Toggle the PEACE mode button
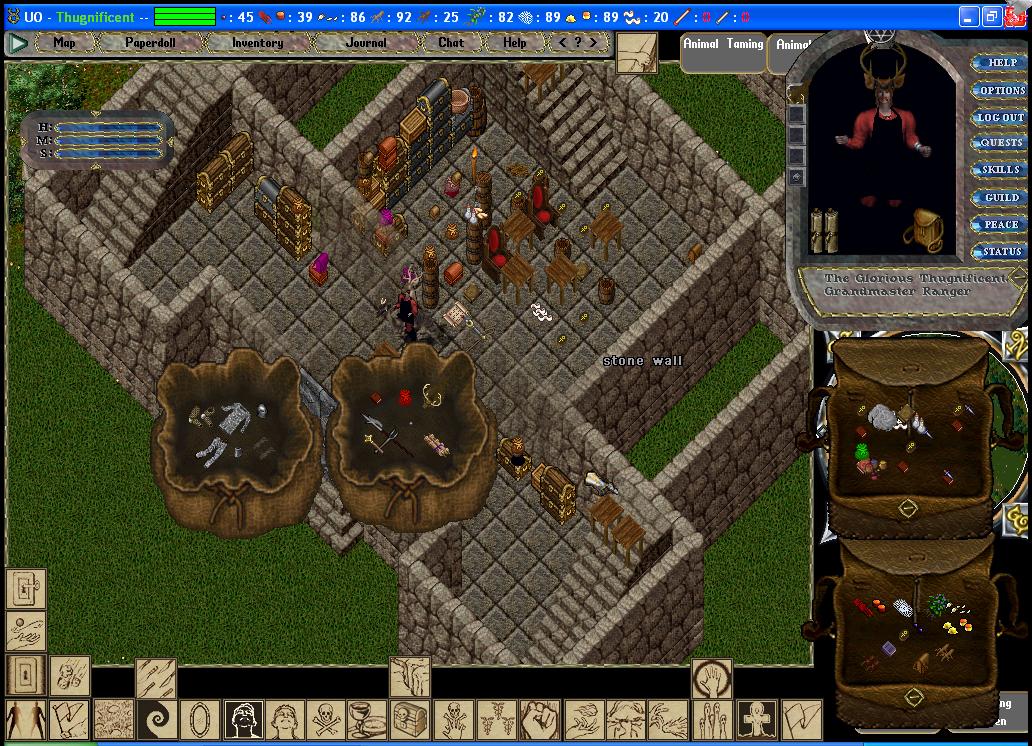 tap(1000, 225)
